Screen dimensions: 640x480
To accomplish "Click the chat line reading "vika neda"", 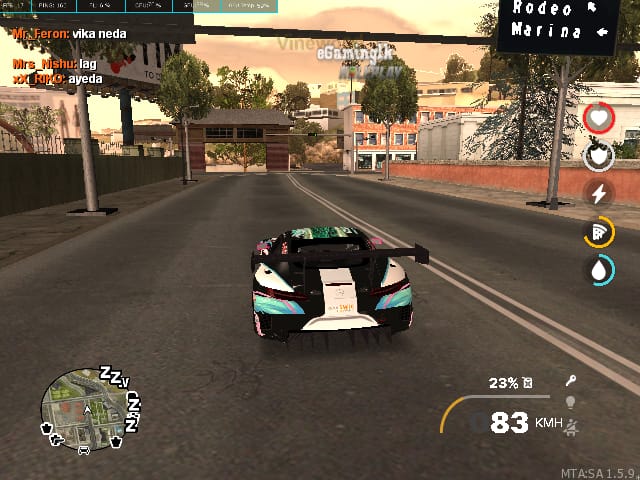I will (x=94, y=33).
